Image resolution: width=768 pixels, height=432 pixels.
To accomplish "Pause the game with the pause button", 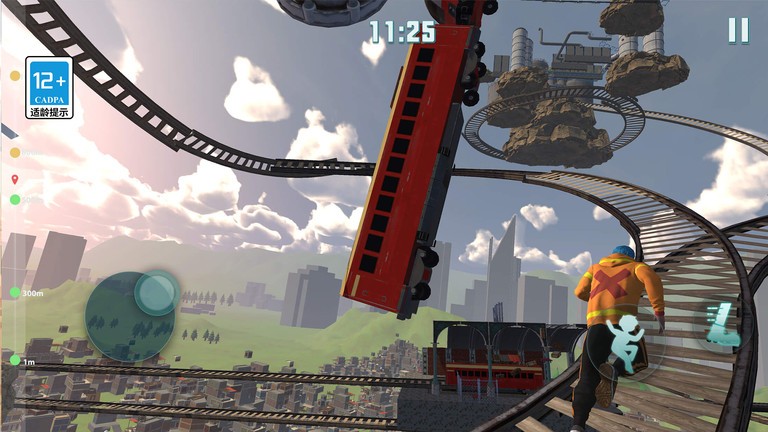I will coord(738,30).
